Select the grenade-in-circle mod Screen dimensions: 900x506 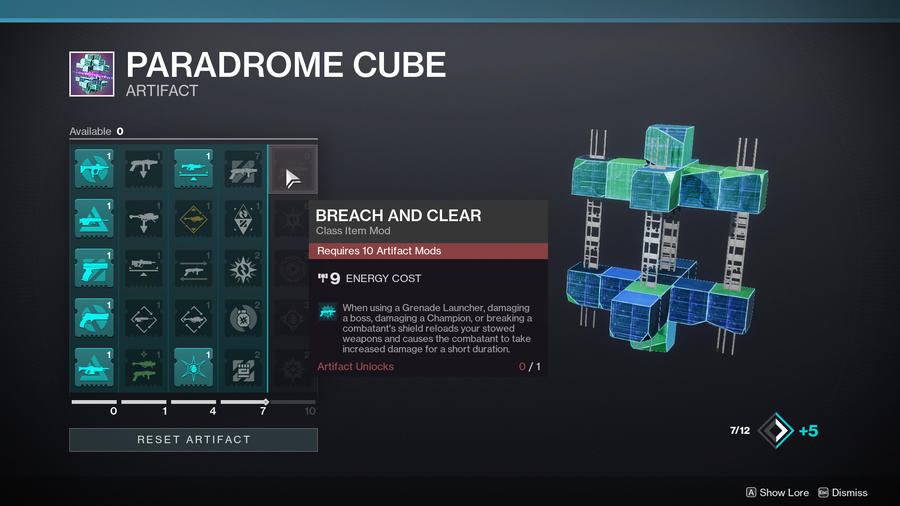[243, 317]
